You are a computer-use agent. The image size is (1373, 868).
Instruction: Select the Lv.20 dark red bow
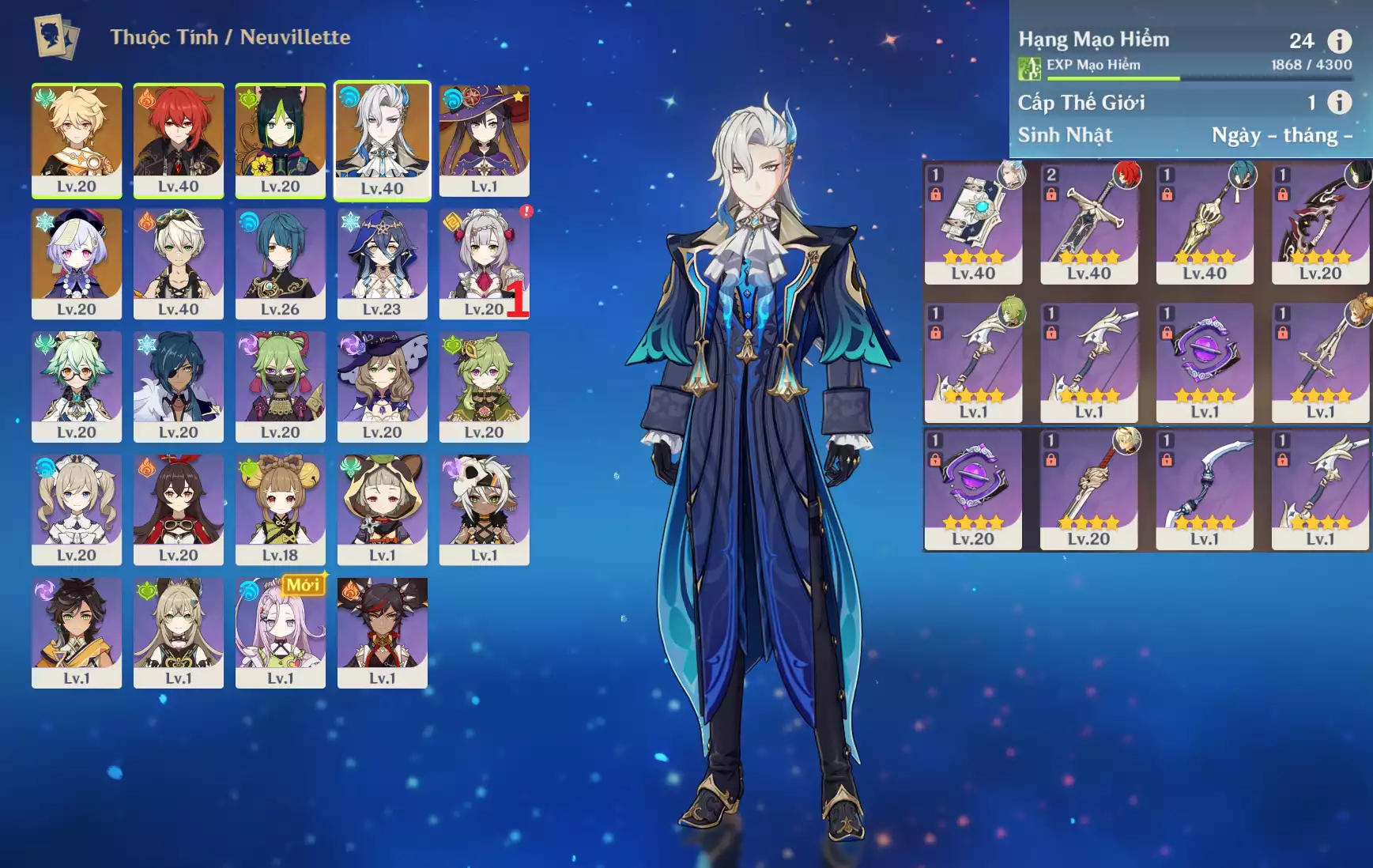tap(1320, 223)
